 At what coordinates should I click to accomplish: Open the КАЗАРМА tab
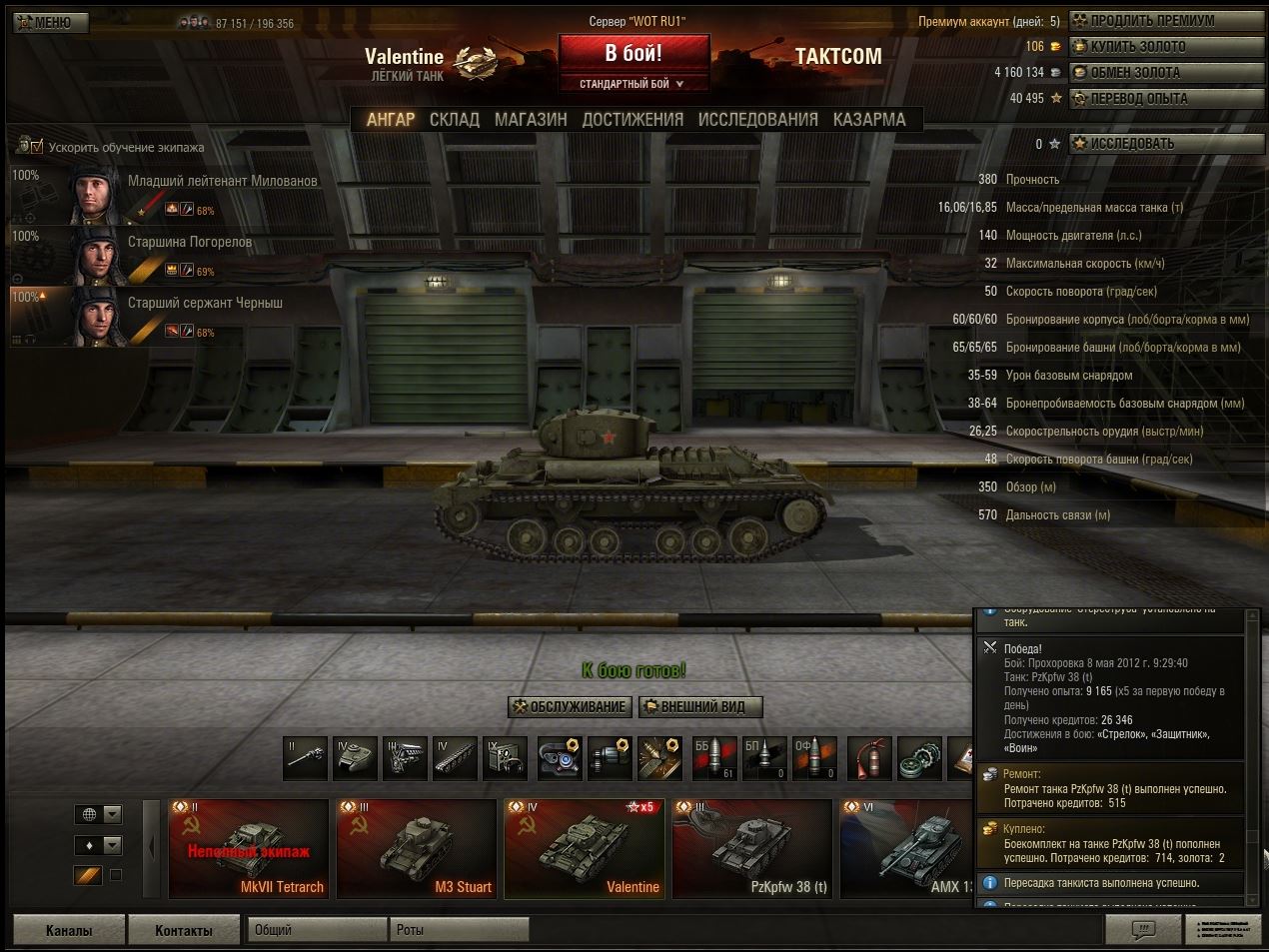[869, 119]
